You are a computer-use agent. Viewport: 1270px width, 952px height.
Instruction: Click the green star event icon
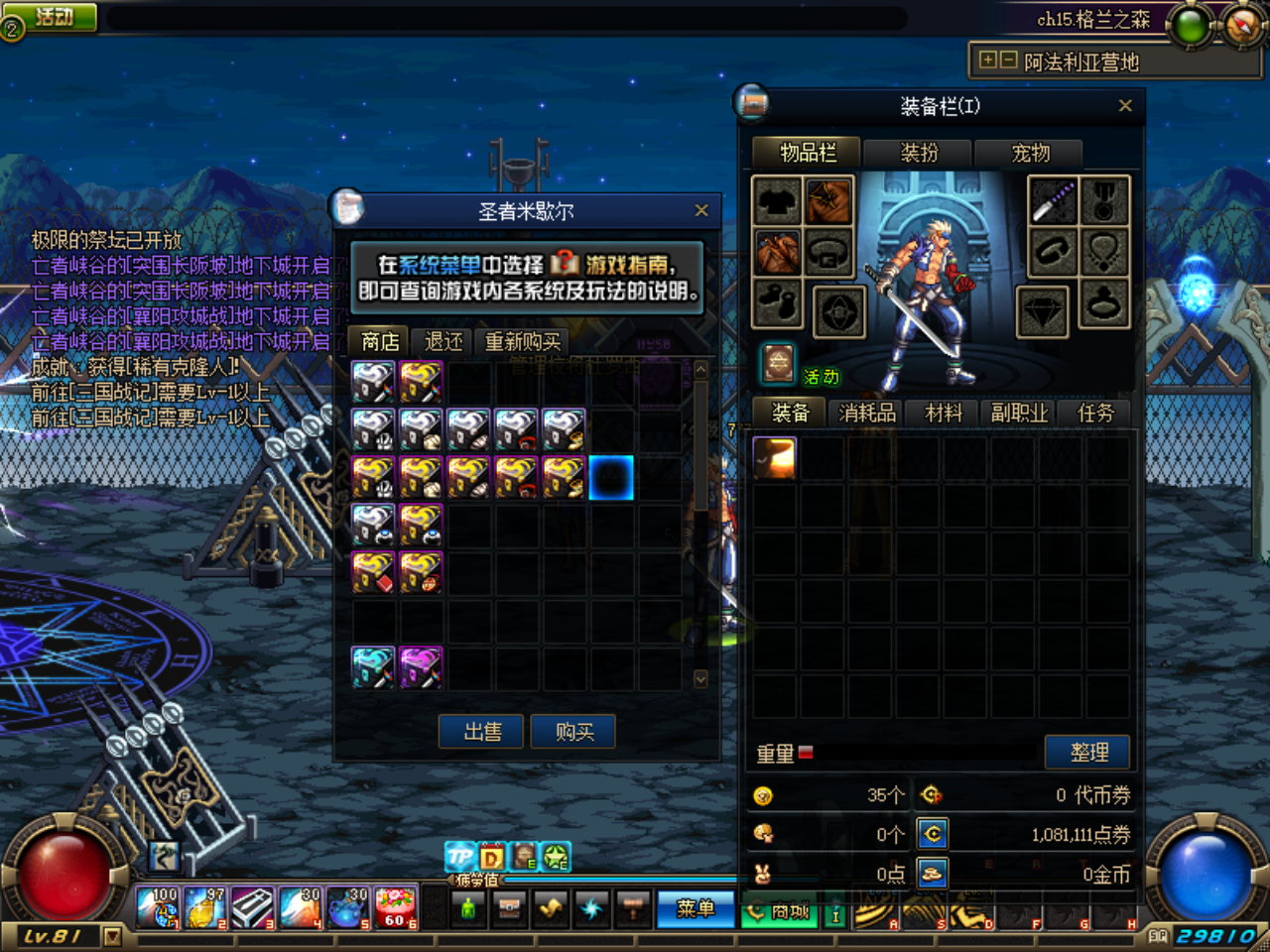(x=556, y=856)
